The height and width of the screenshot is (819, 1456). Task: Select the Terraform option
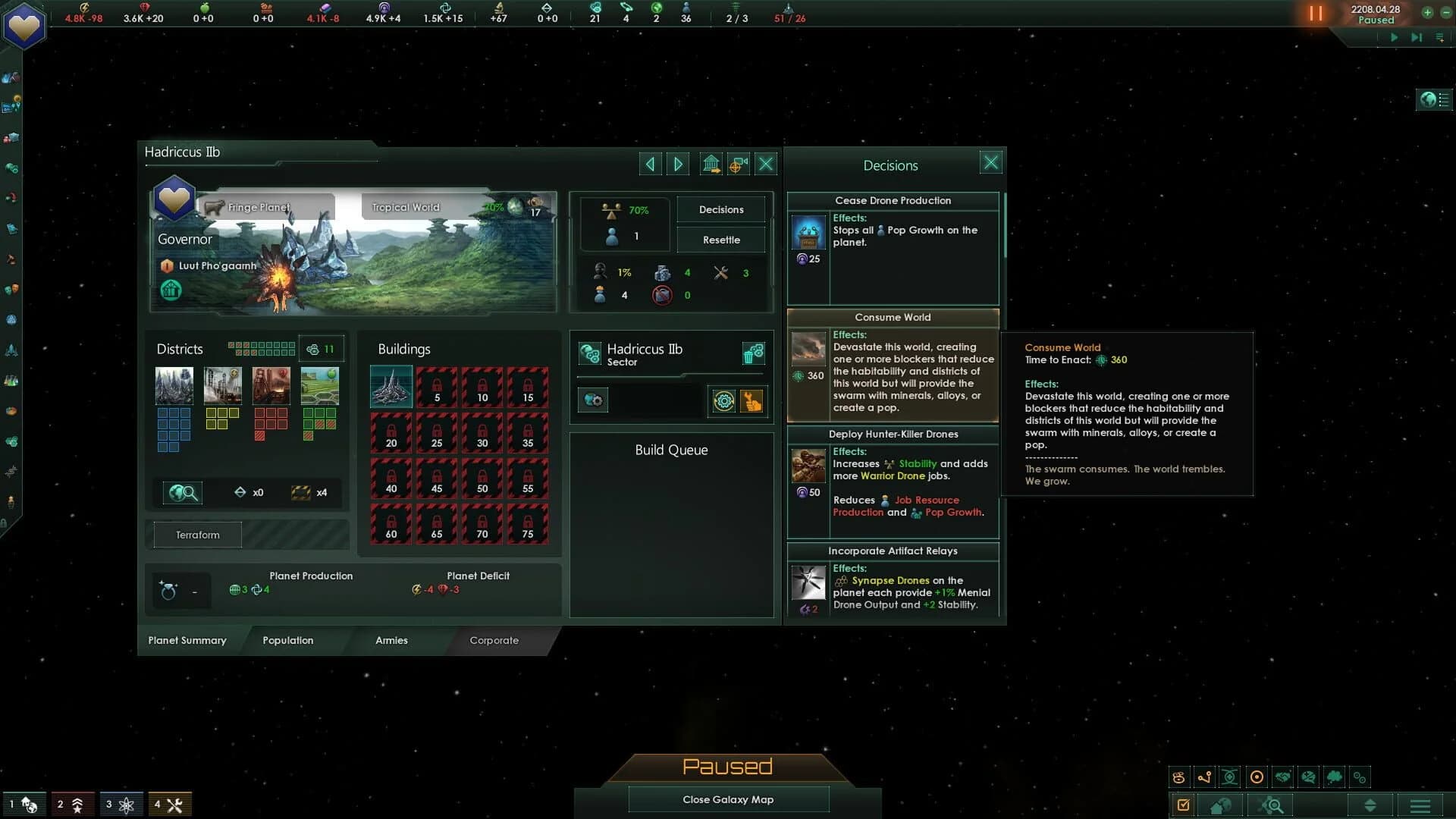click(x=196, y=535)
